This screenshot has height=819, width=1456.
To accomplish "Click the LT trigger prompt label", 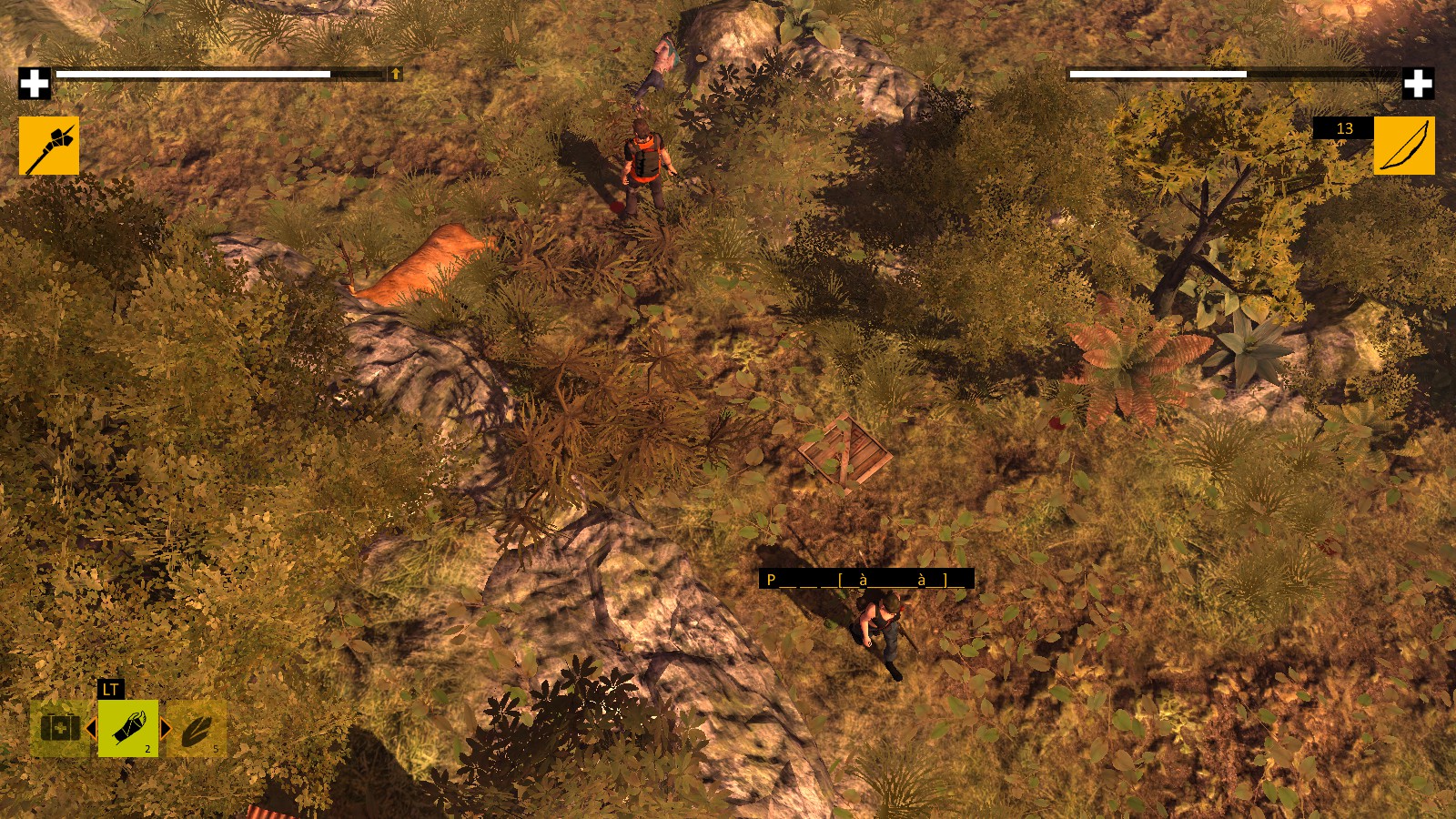I will pos(111,689).
